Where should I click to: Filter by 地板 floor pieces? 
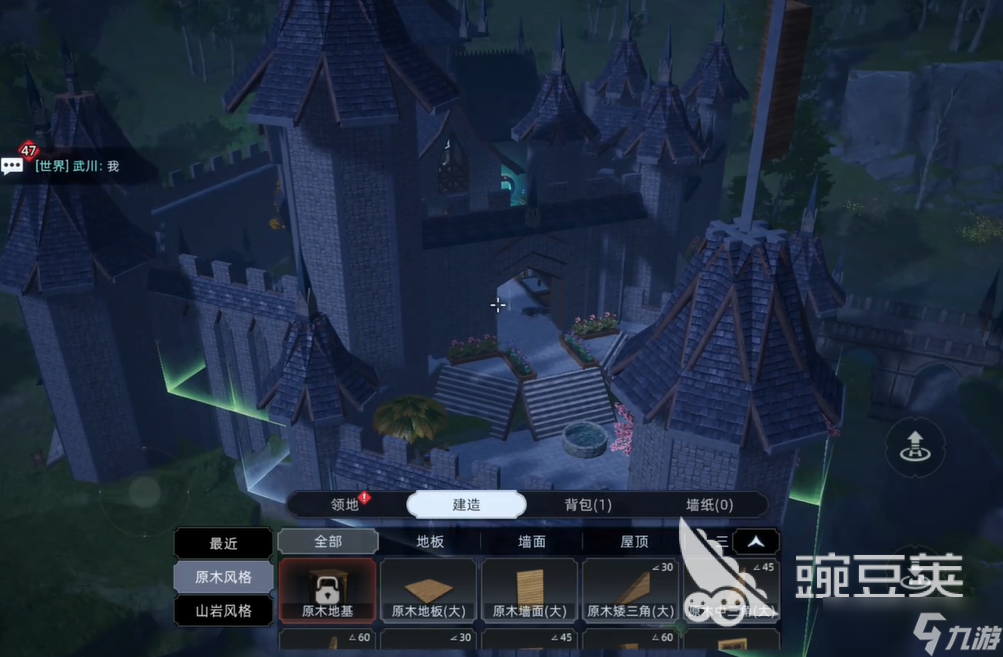pos(430,542)
